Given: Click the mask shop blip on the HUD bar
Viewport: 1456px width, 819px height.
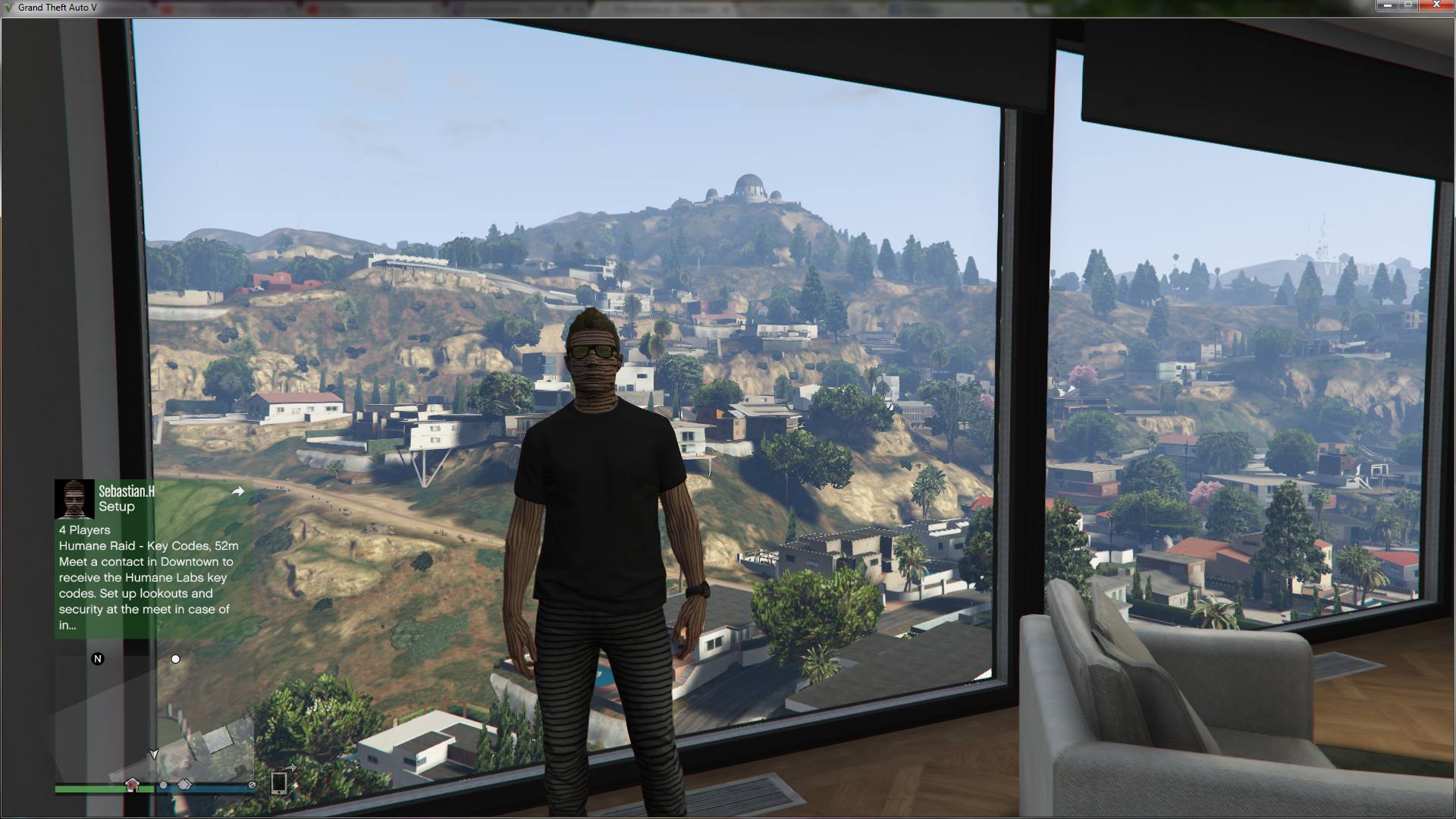Looking at the screenshot, I should [184, 786].
